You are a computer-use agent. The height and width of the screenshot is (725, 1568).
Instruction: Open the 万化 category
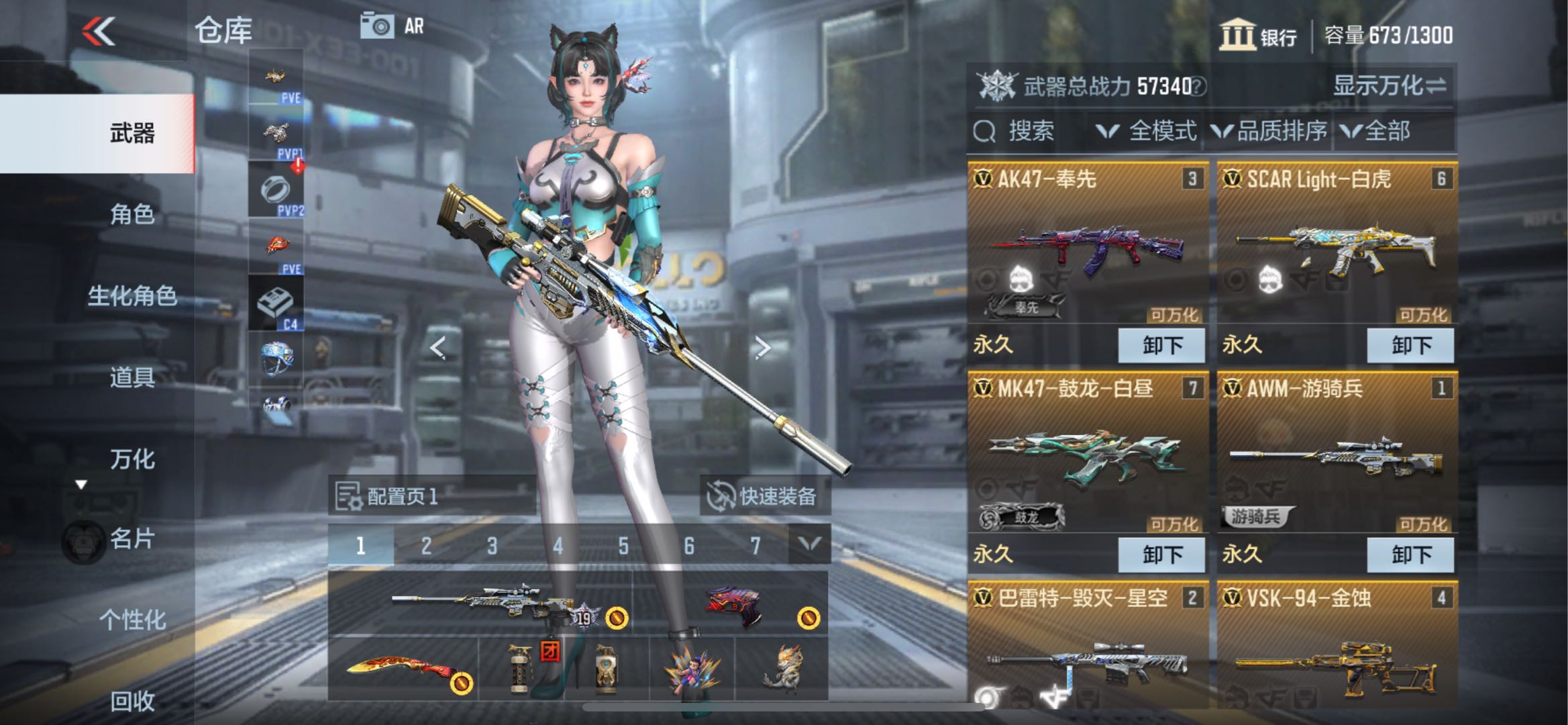click(x=132, y=460)
